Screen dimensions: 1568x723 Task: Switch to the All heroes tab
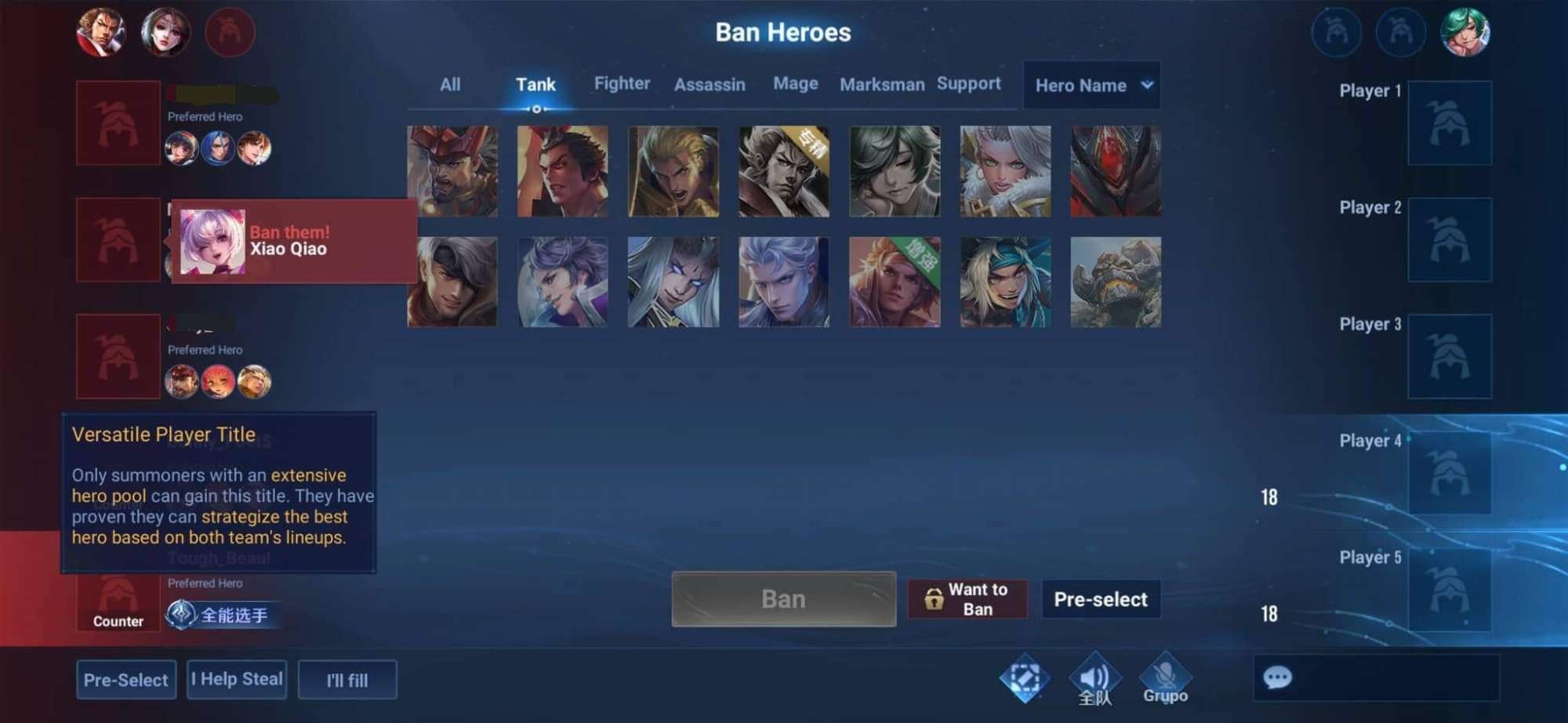tap(450, 85)
